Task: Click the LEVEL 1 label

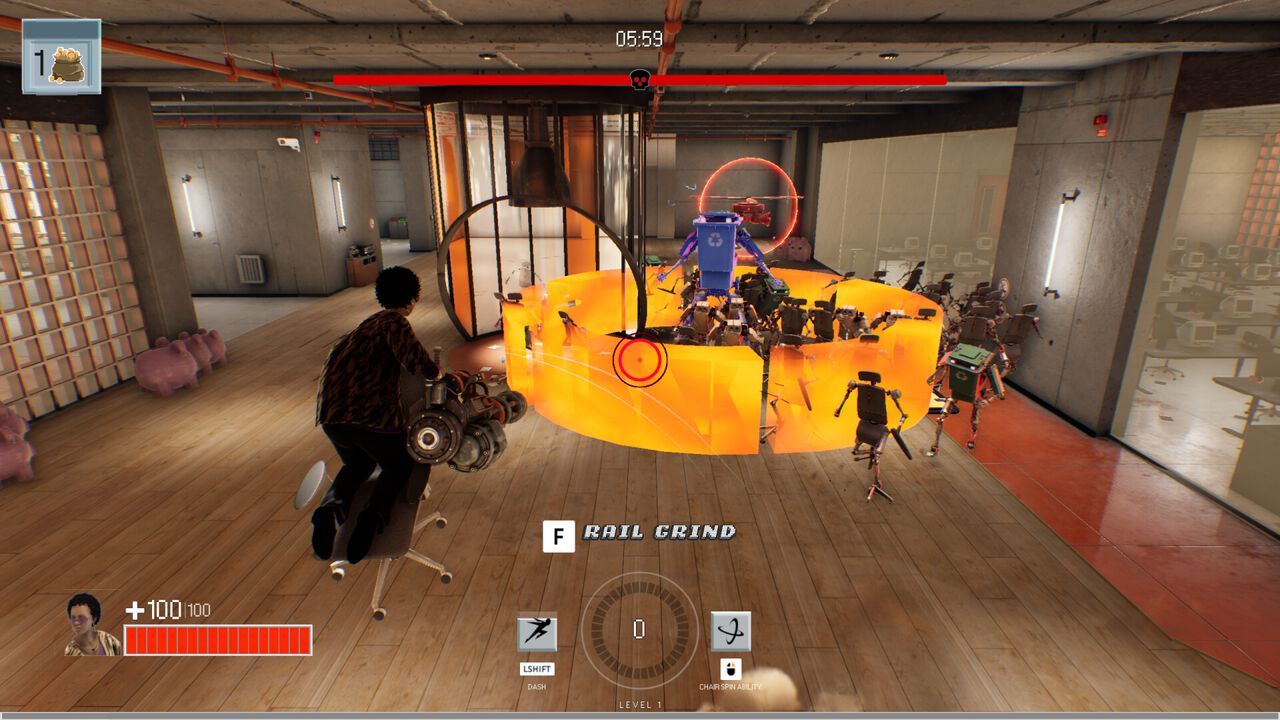Action: [x=640, y=703]
